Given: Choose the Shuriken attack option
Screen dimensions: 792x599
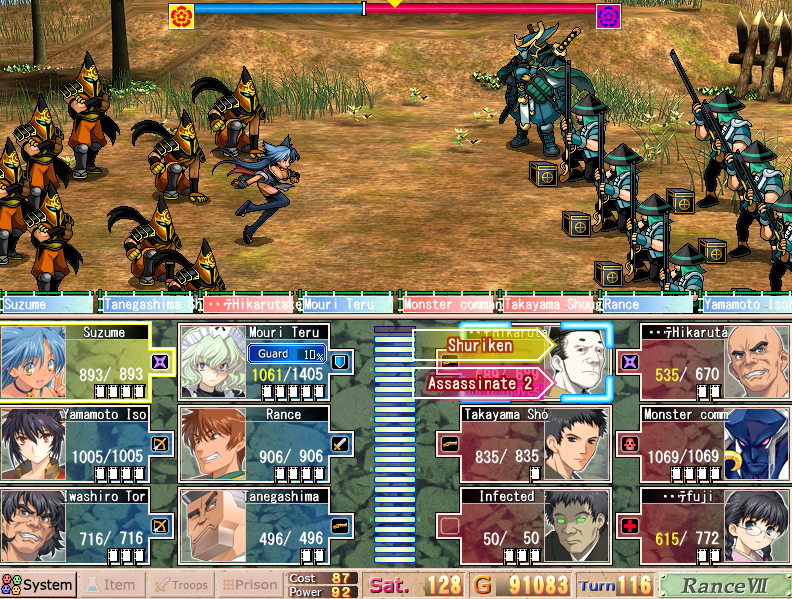Looking at the screenshot, I should point(481,346).
